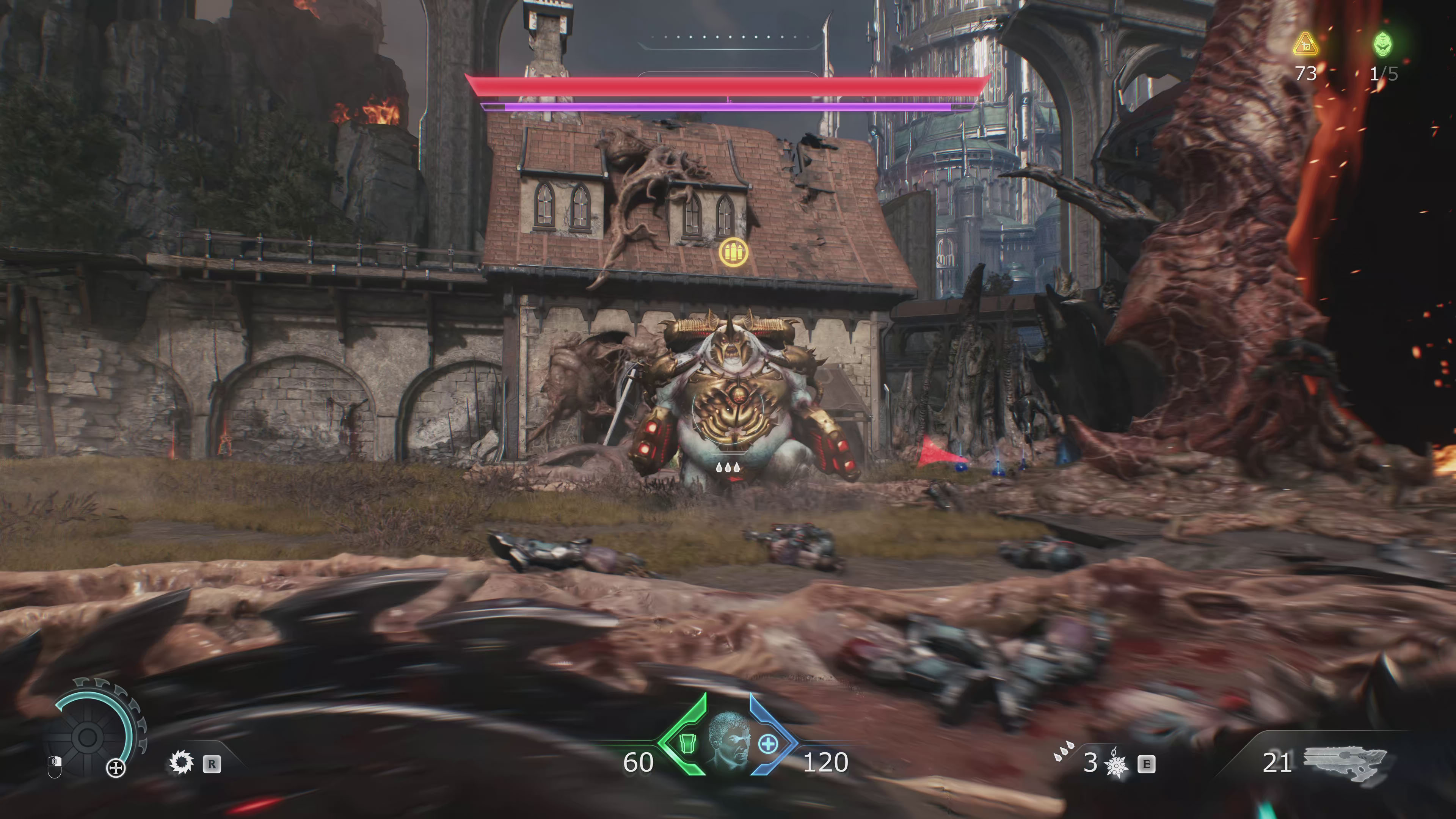Click the yellow ammo pickup marker
The image size is (1456, 819).
[734, 252]
